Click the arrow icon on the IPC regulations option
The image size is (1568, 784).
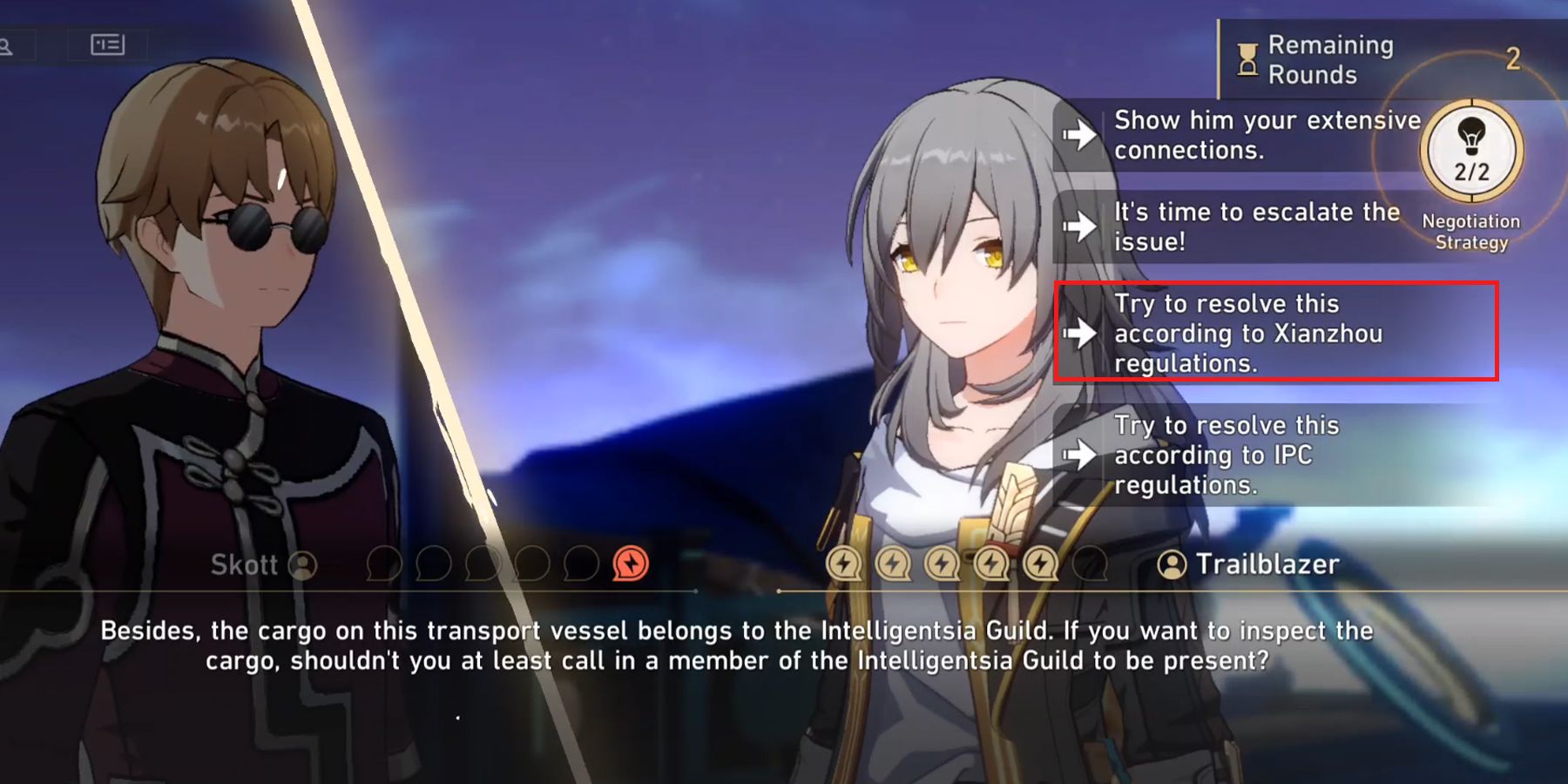tap(1080, 455)
